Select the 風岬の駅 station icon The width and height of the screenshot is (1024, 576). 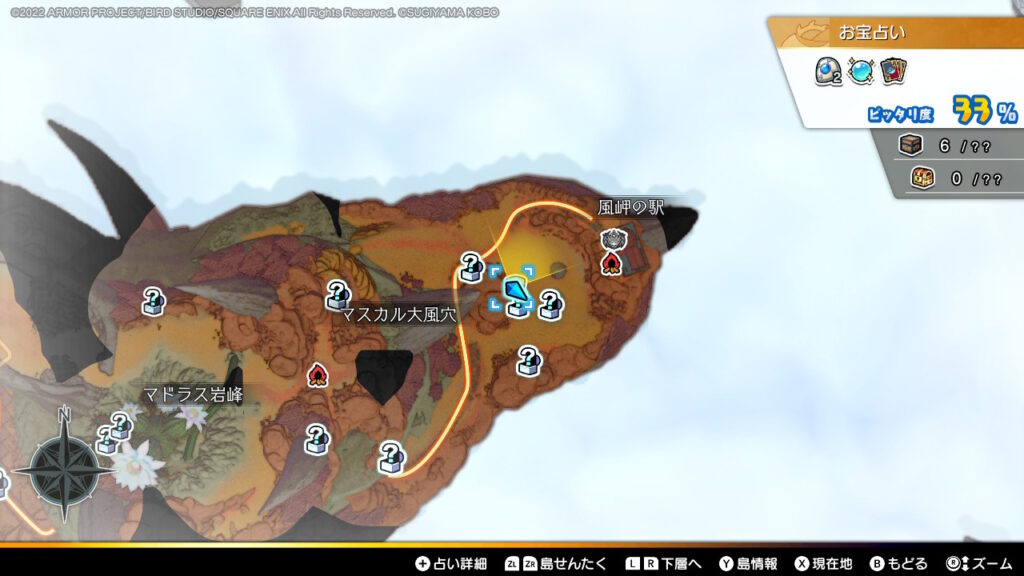point(612,238)
